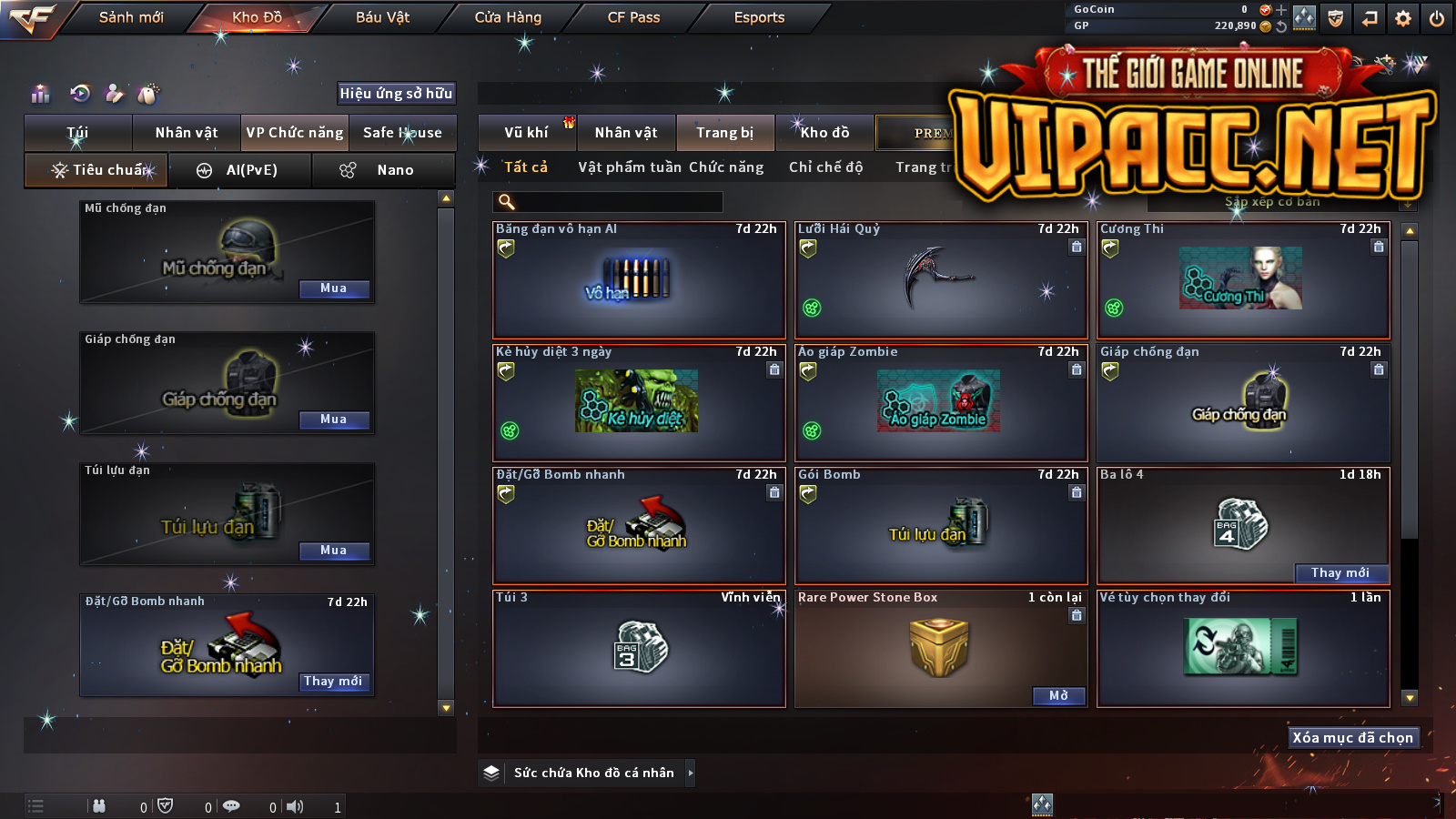Viewport: 1456px width, 819px height.
Task: Open the Rare Power Stone Box
Action: coord(1059,696)
